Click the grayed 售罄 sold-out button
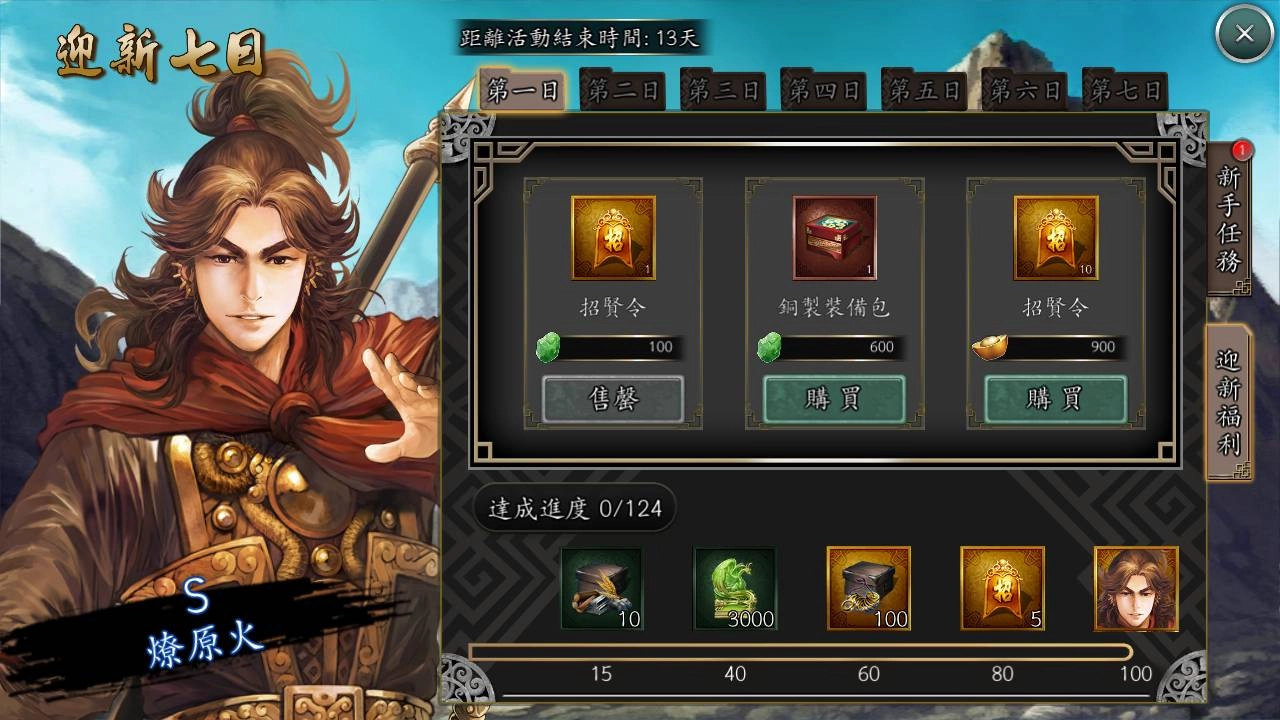The width and height of the screenshot is (1280, 720). click(613, 398)
